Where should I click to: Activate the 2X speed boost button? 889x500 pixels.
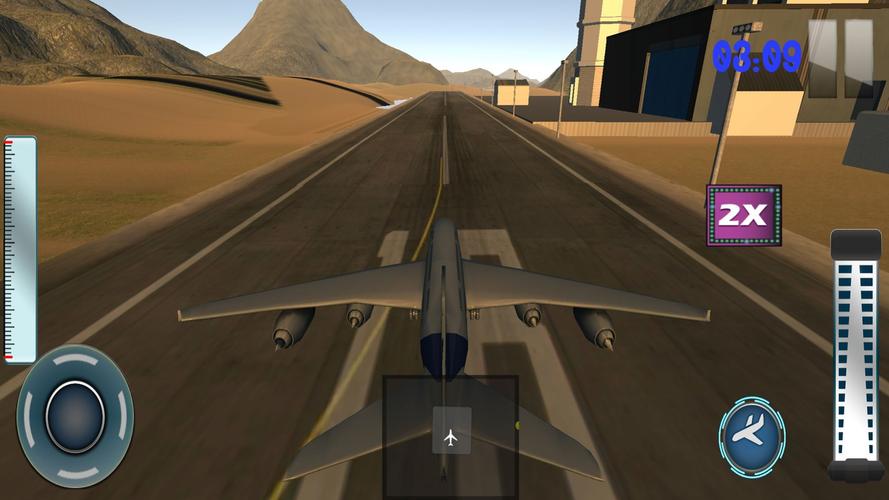click(743, 214)
